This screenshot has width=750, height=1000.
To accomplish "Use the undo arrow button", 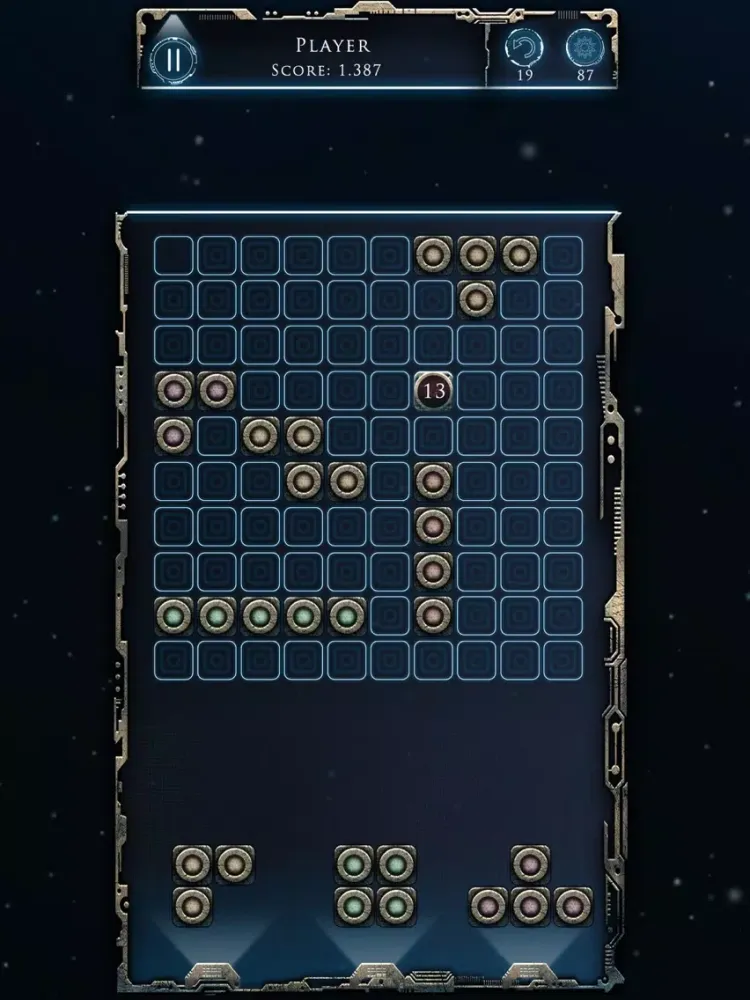I will point(520,49).
